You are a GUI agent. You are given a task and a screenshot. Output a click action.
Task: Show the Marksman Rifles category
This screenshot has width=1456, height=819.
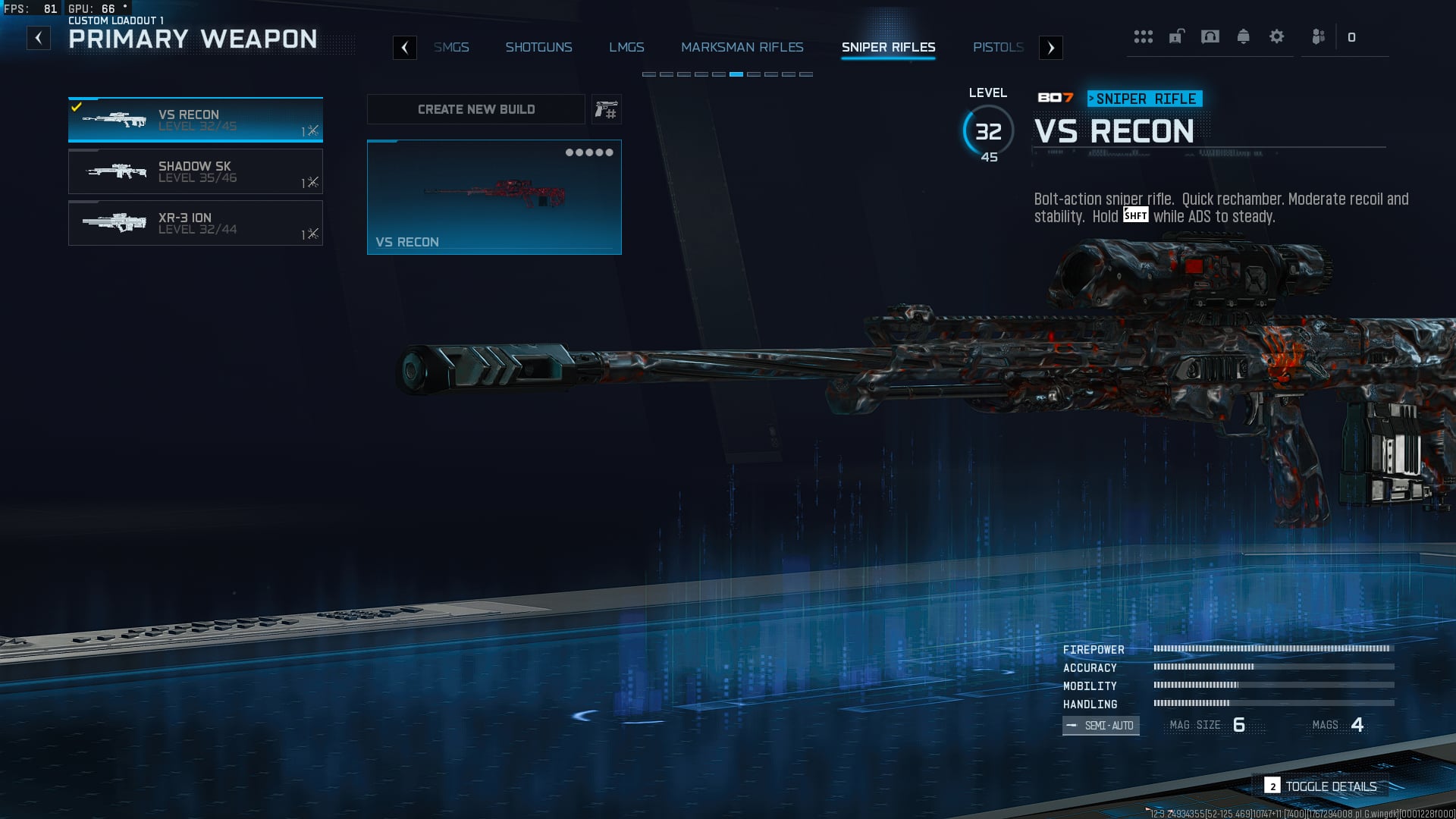[x=742, y=47]
